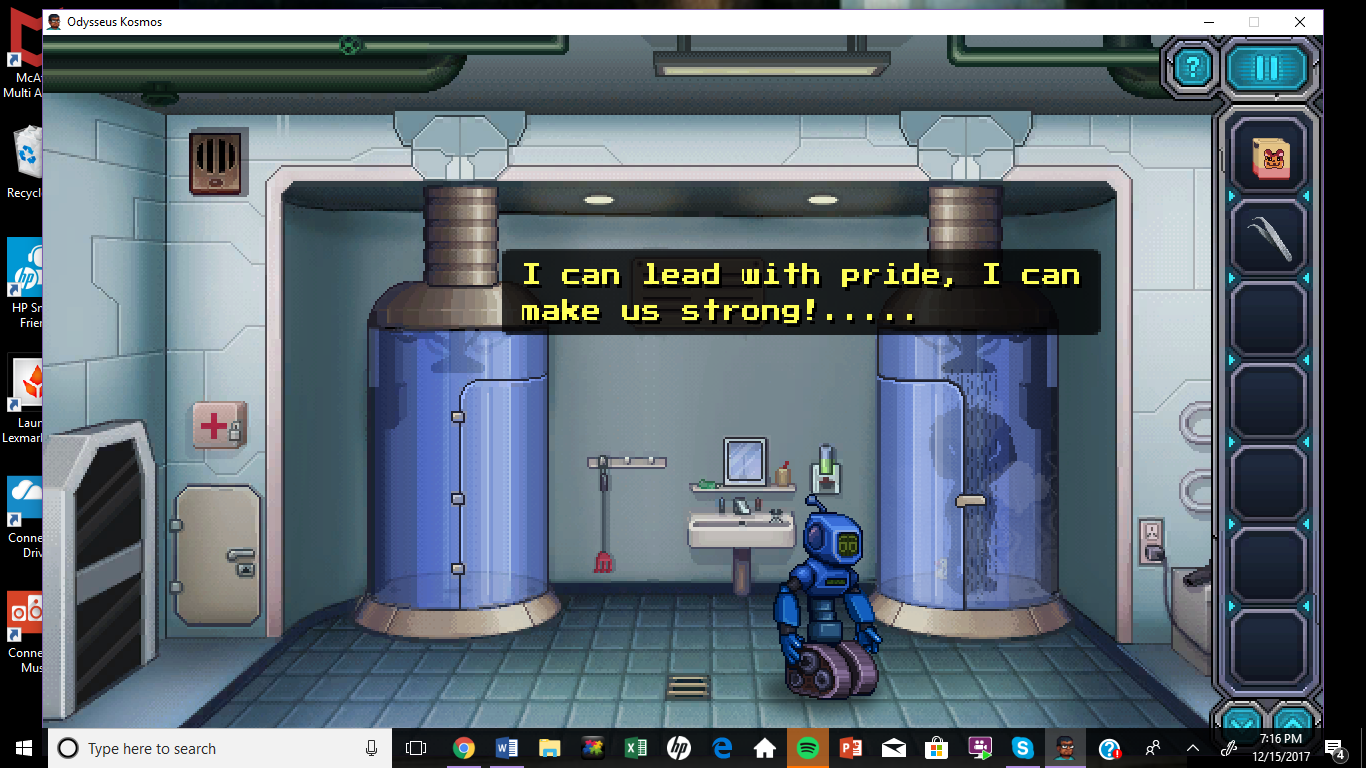This screenshot has width=1366, height=768.
Task: Close the Odysseus Kosmos window
Action: pos(1299,22)
